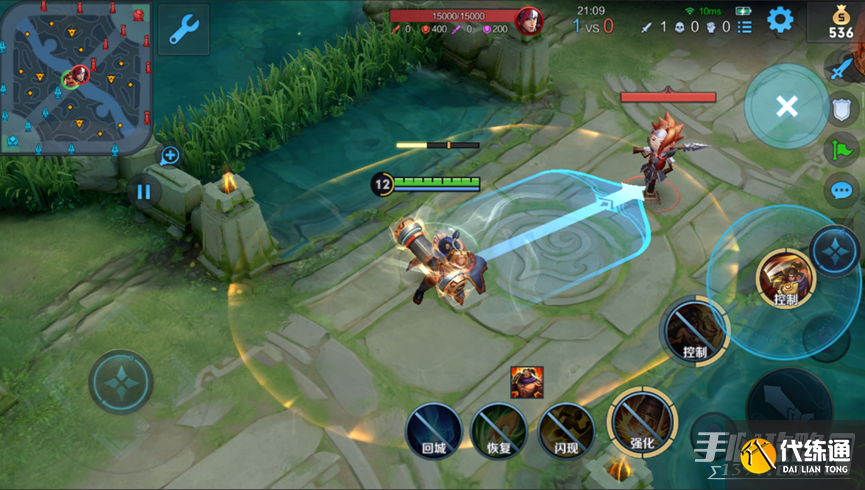Open settings via the gear icon
The height and width of the screenshot is (490, 865).
[x=780, y=19]
